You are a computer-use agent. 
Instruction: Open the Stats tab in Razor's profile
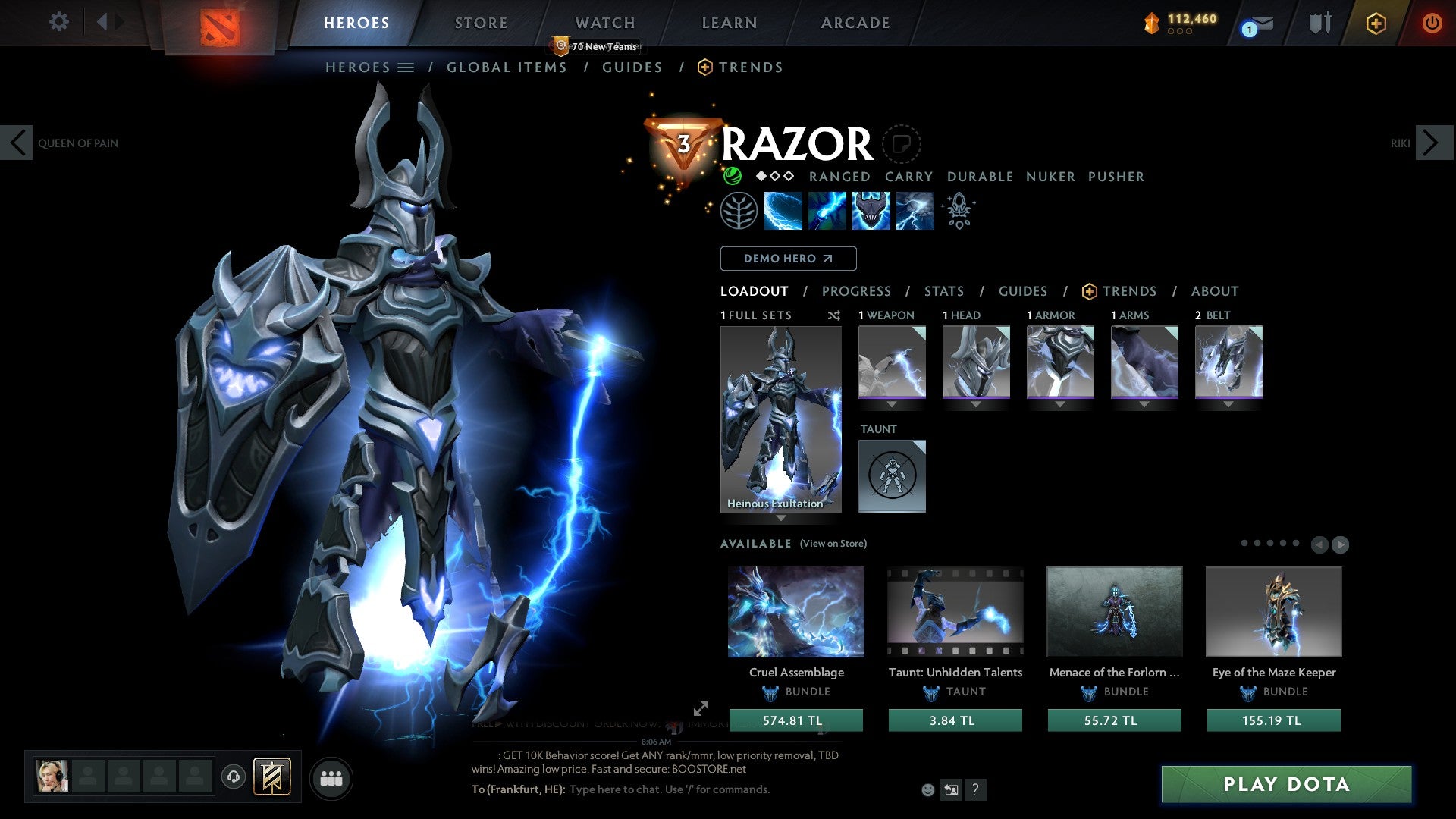pyautogui.click(x=943, y=291)
